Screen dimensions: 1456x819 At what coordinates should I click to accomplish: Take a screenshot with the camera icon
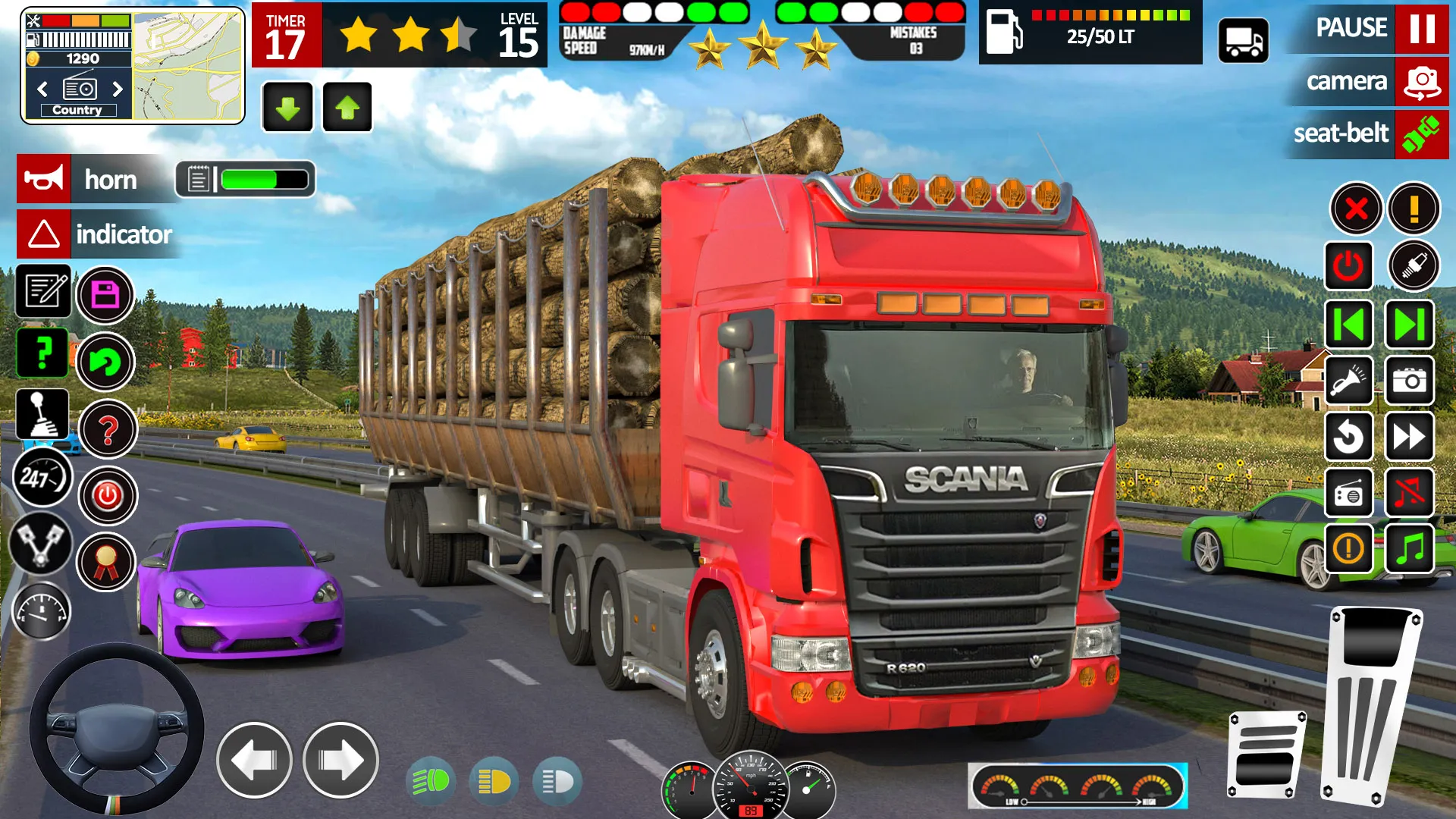pyautogui.click(x=1409, y=381)
